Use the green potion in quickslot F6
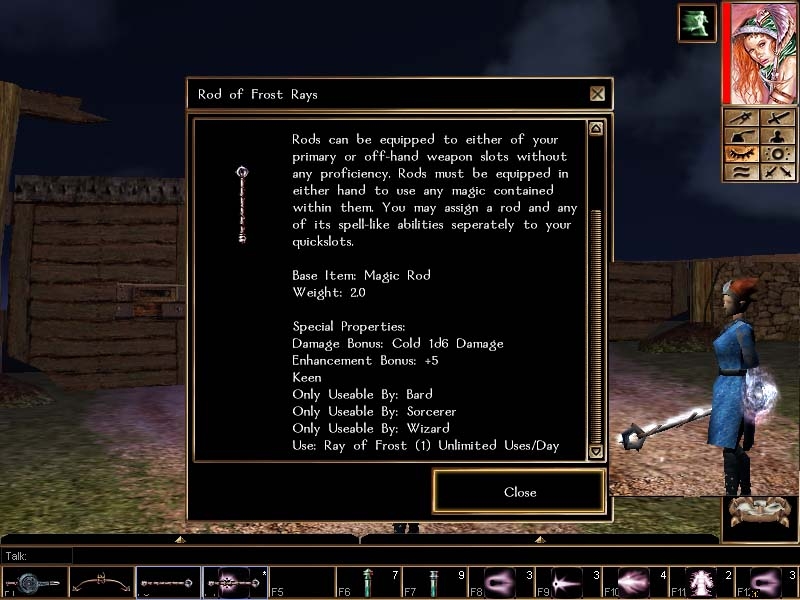Screen dimensions: 800x600 tap(369, 582)
